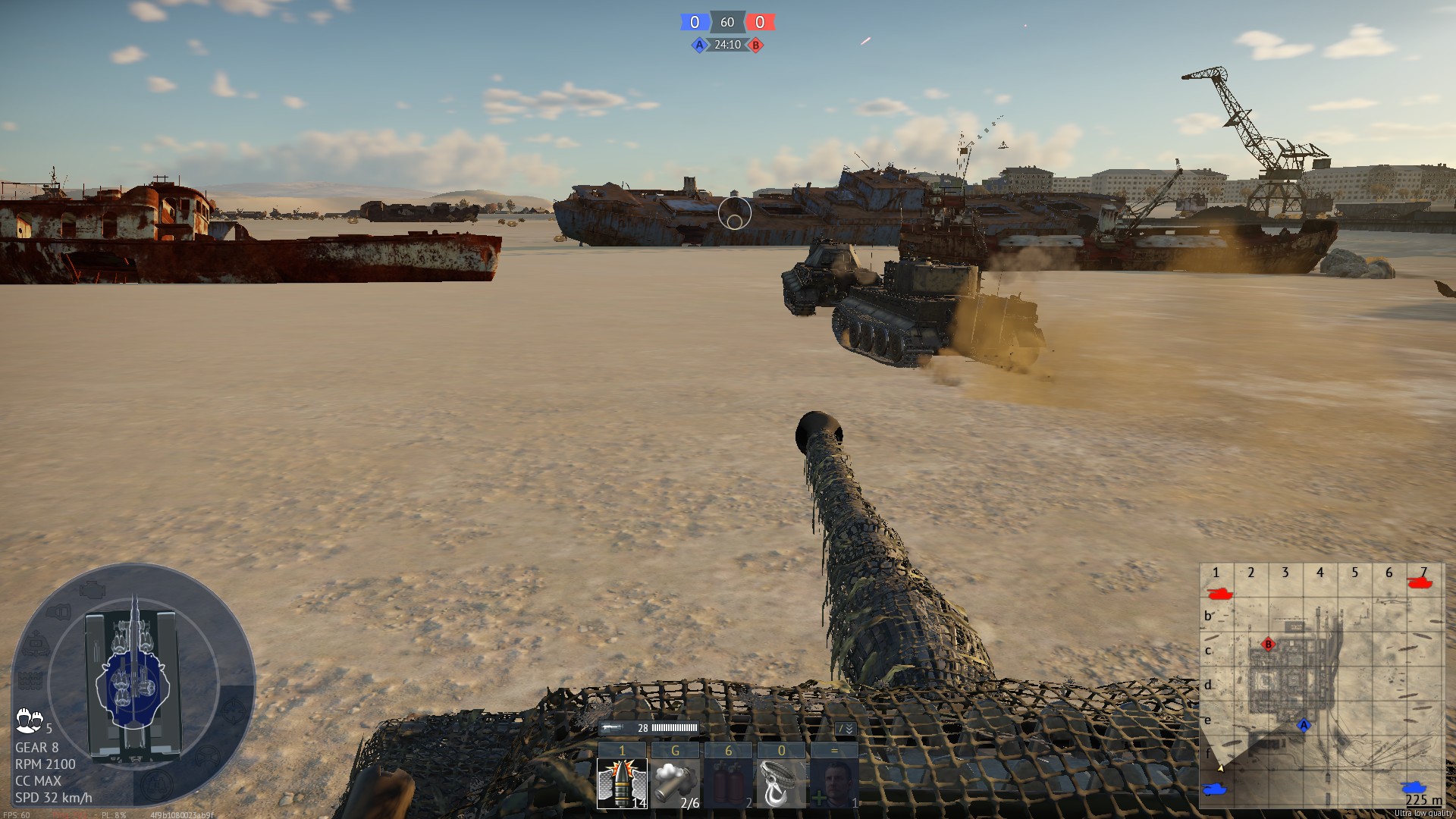This screenshot has height=819, width=1456.
Task: Toggle the action bar collapse arrows
Action: [846, 728]
